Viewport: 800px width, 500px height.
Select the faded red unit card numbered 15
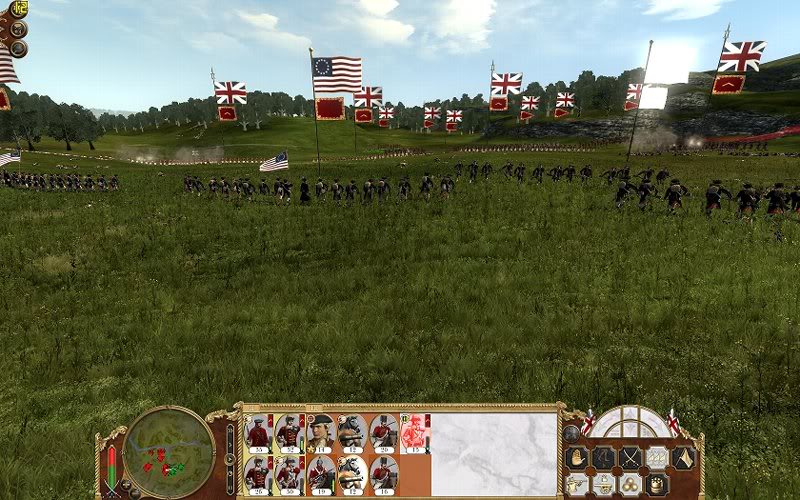413,431
